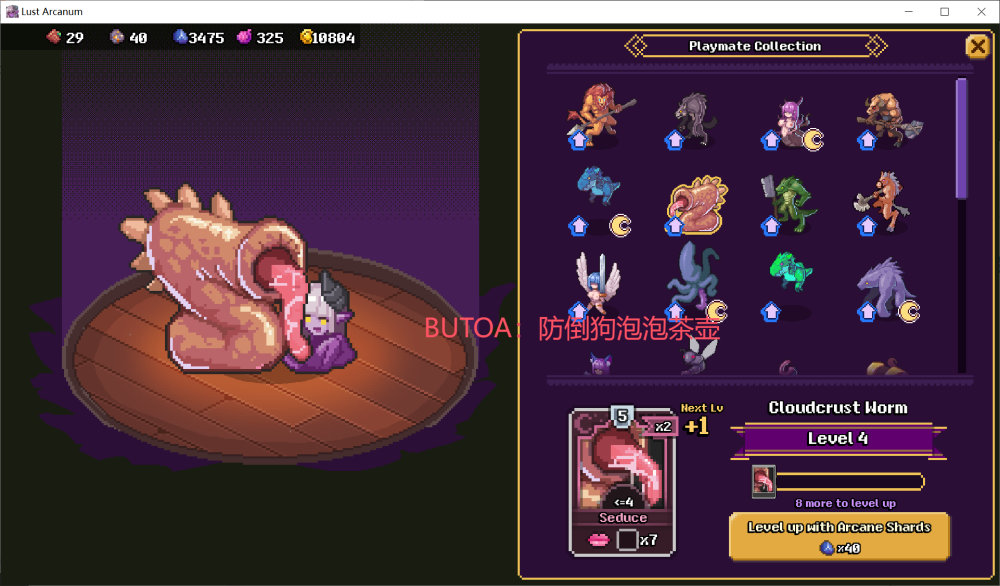
Task: Click the collection list scrollbar
Action: coord(962,140)
